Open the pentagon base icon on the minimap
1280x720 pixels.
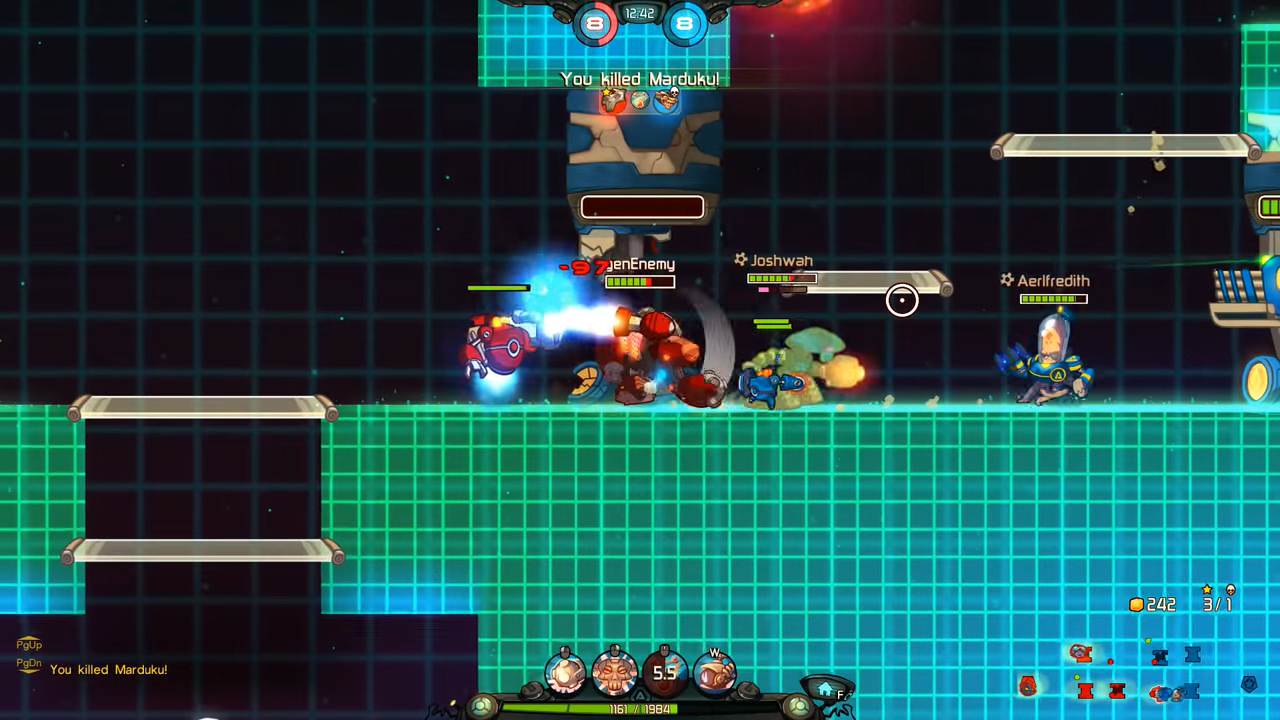(x=1249, y=685)
